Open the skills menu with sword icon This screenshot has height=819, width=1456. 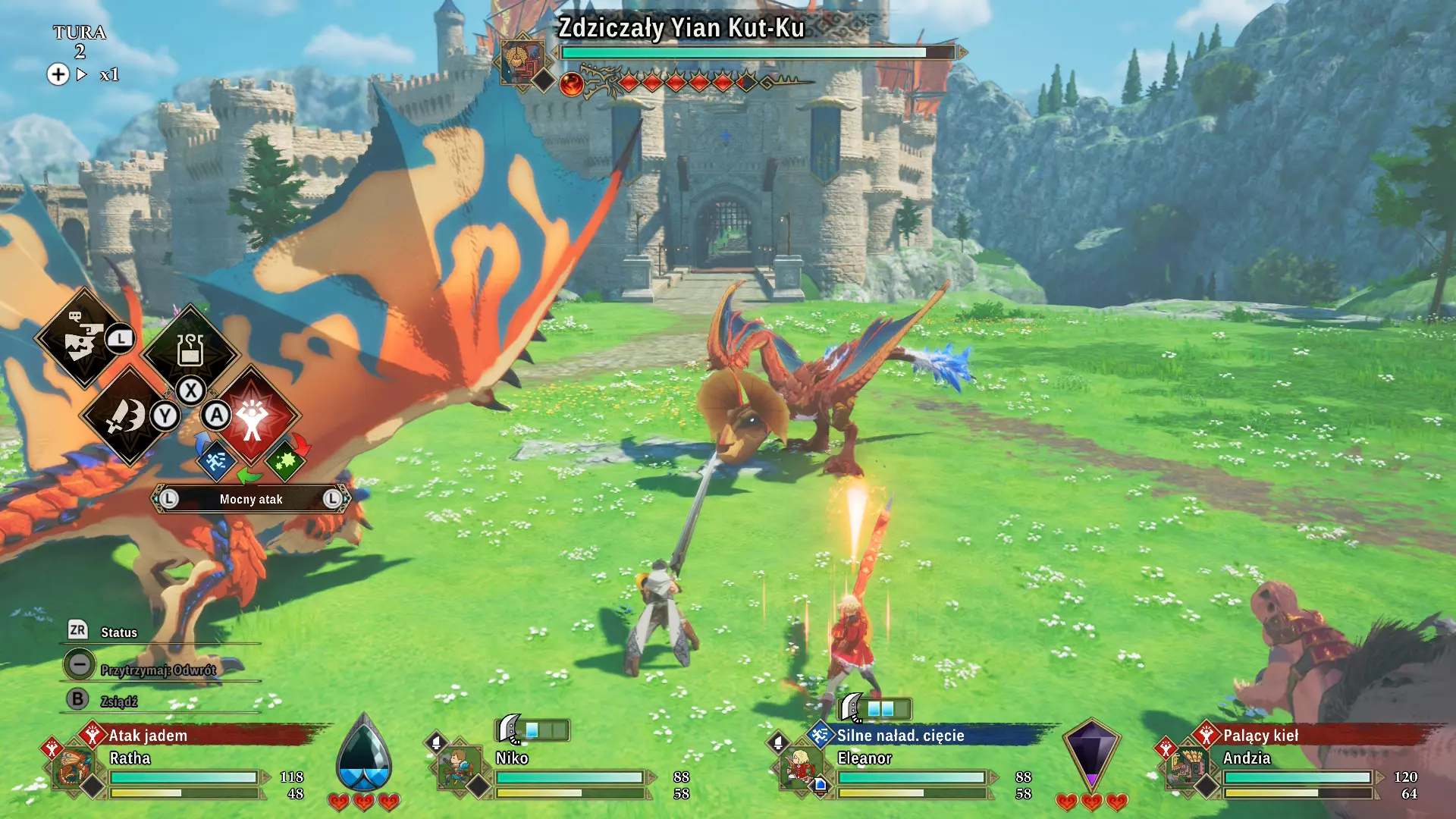(127, 416)
